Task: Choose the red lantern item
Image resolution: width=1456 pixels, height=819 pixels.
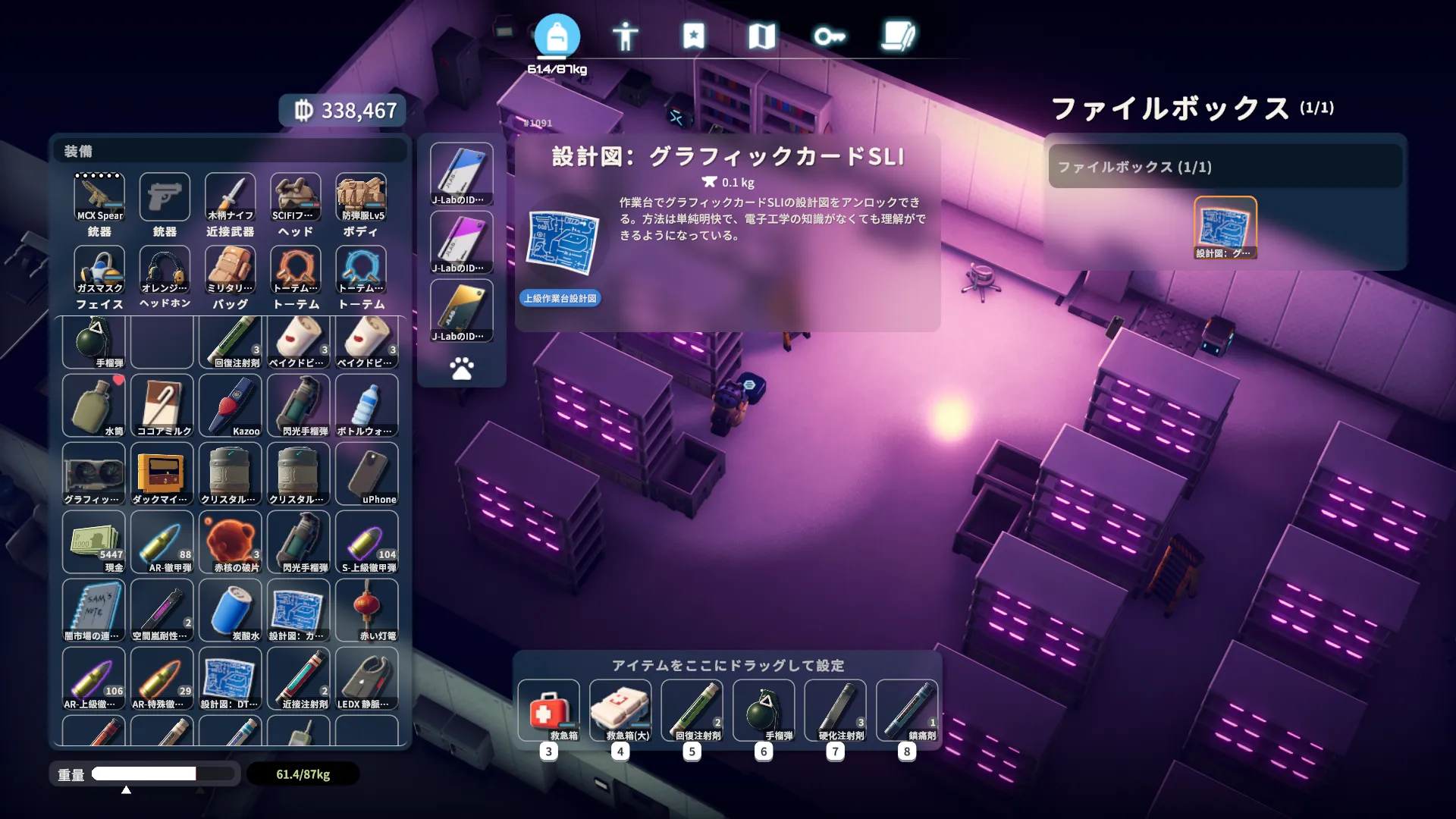Action: click(367, 610)
